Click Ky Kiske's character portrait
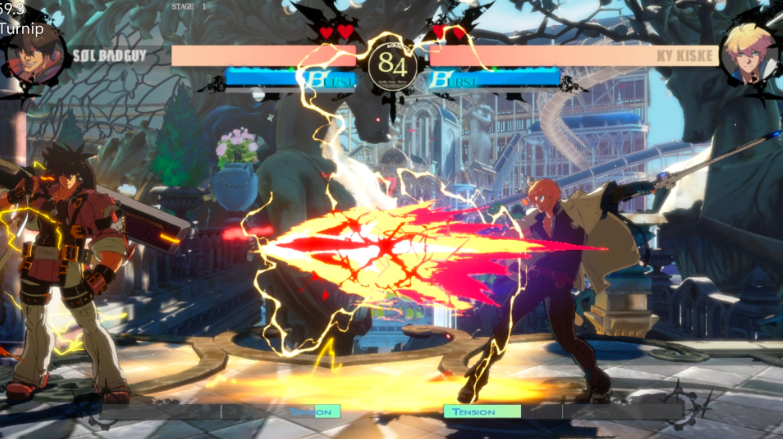This screenshot has width=783, height=439. (752, 53)
